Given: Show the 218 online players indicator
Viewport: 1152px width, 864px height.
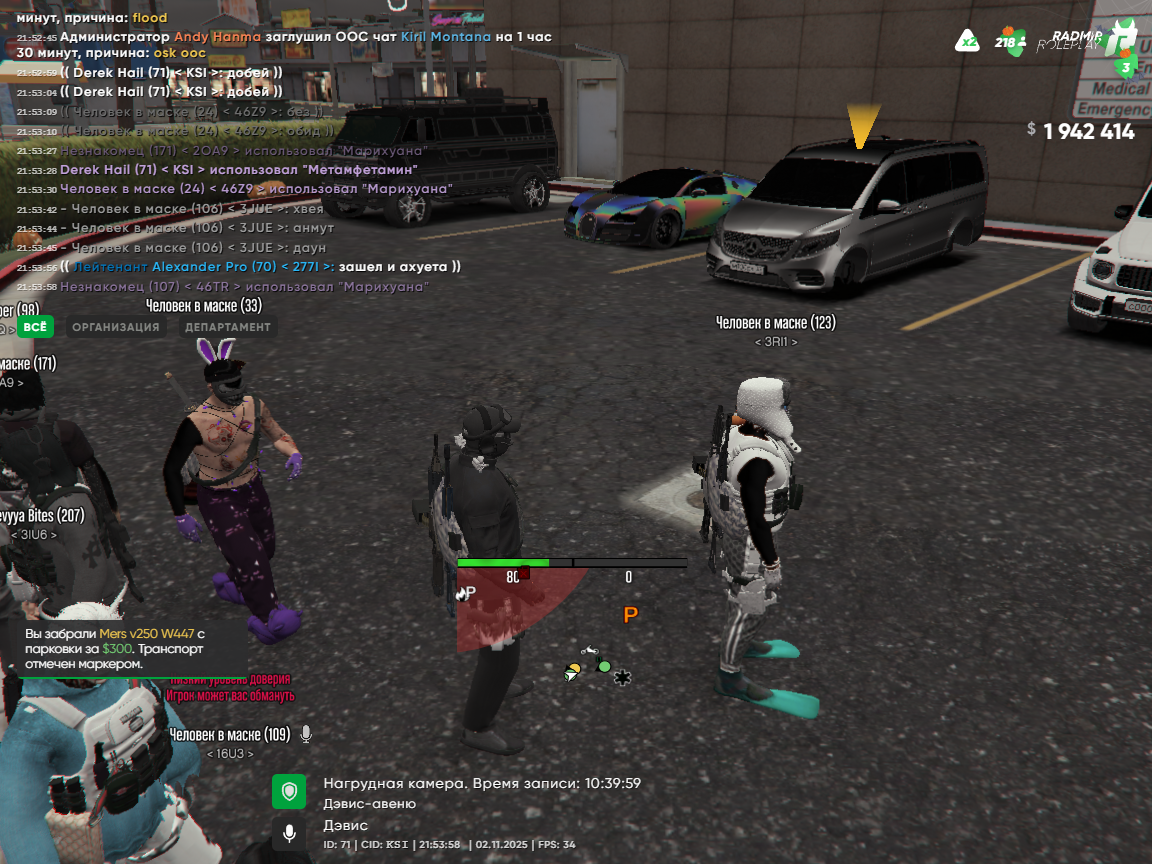Looking at the screenshot, I should coord(1010,42).
